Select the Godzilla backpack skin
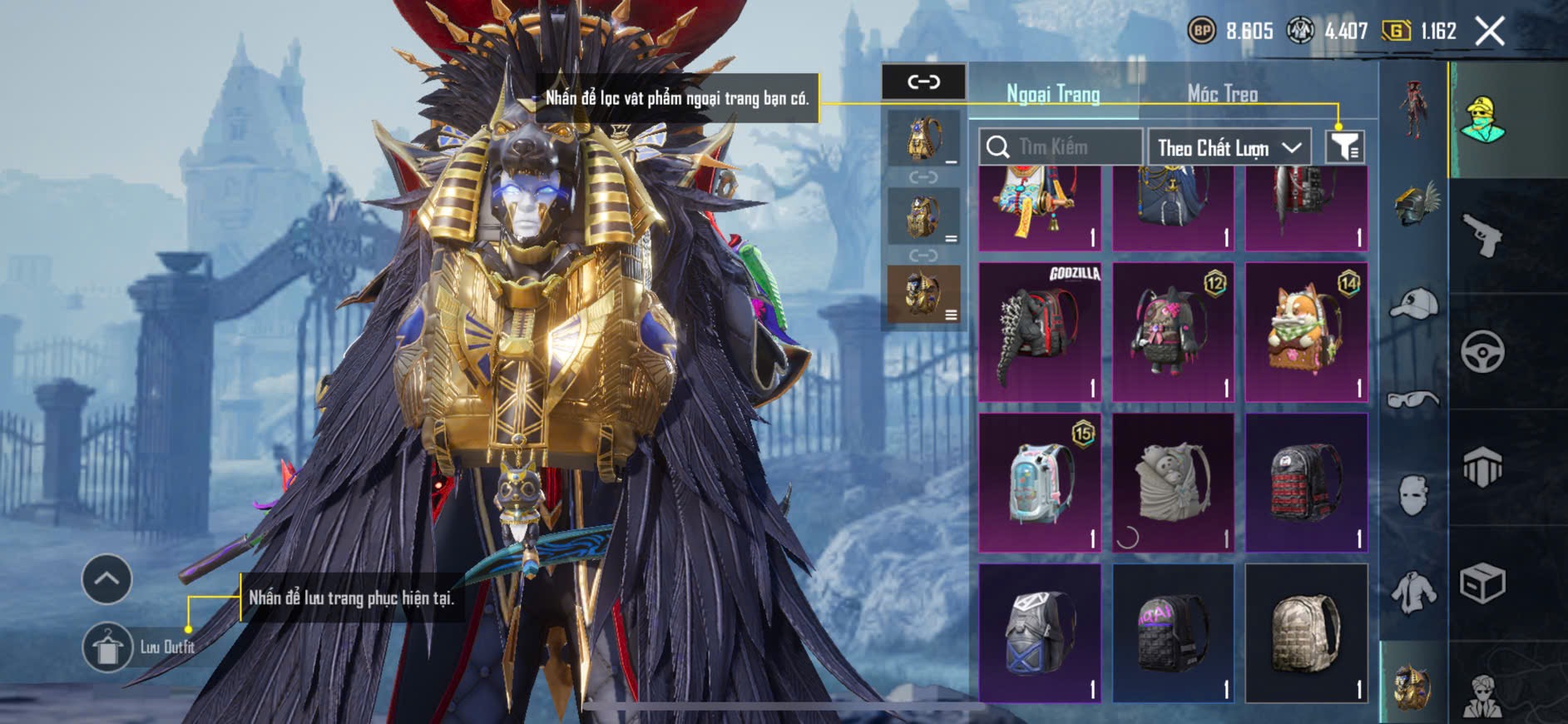Screen dimensions: 1568x724 click(x=1040, y=332)
